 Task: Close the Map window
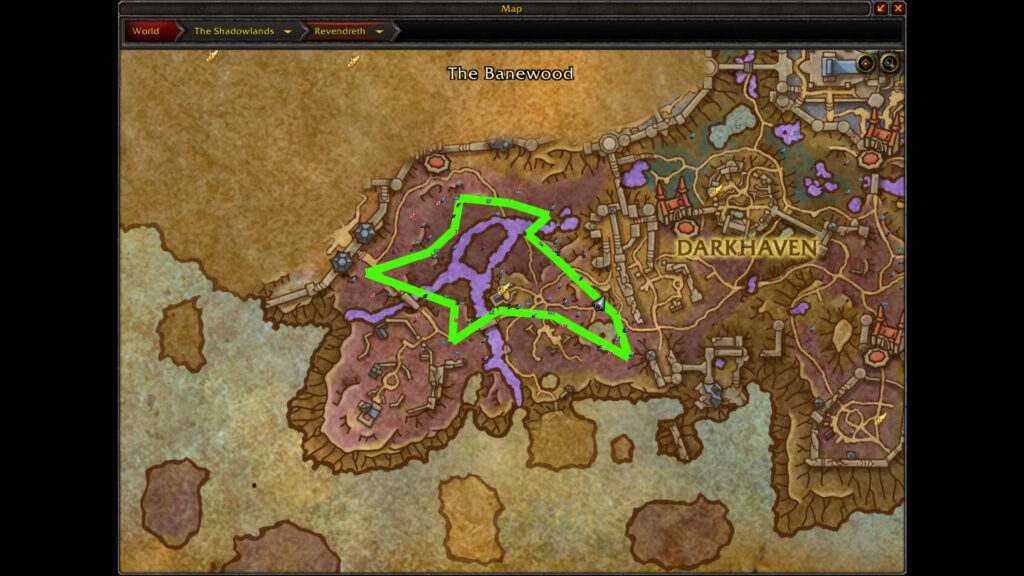click(x=898, y=8)
